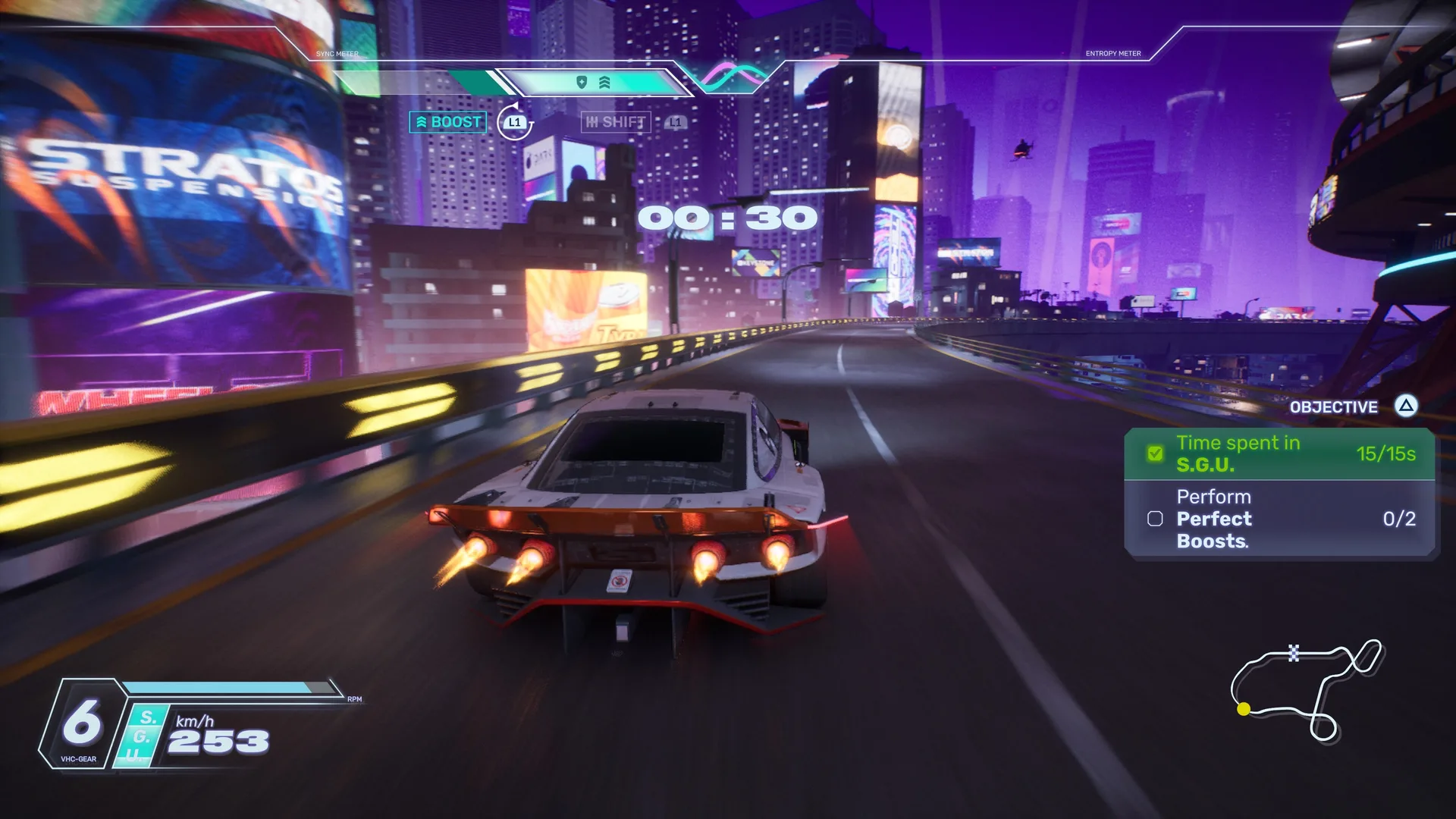1456x819 pixels.
Task: Select the Time spent in S.G.U. objective
Action: [1279, 453]
